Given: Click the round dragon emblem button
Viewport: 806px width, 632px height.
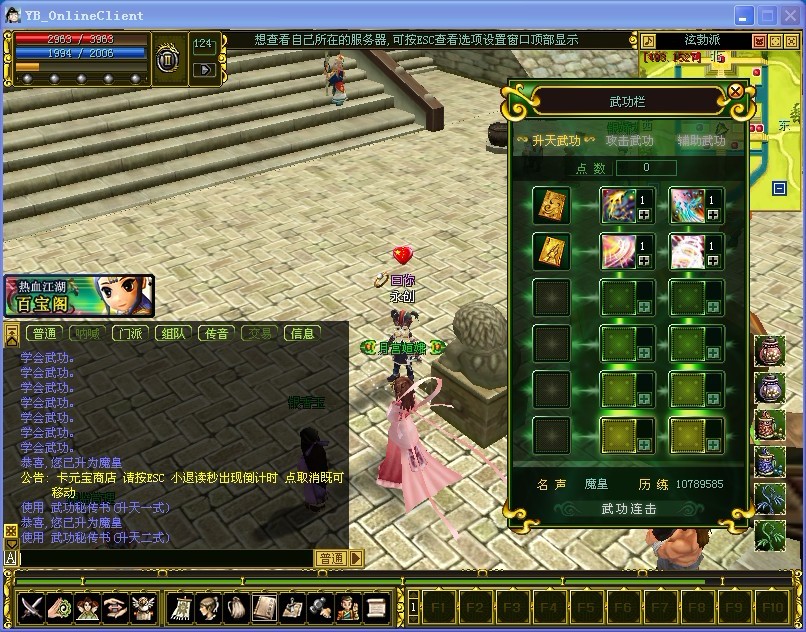Looking at the screenshot, I should click(x=168, y=58).
